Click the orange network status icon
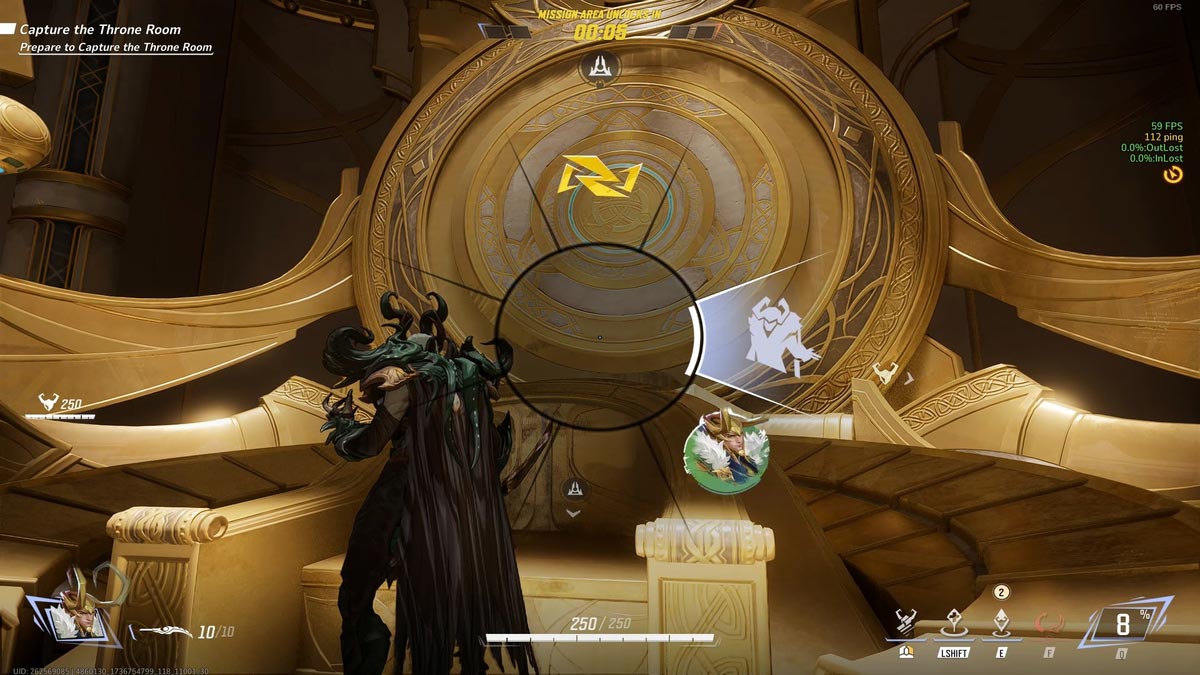The height and width of the screenshot is (675, 1200). click(x=1172, y=175)
